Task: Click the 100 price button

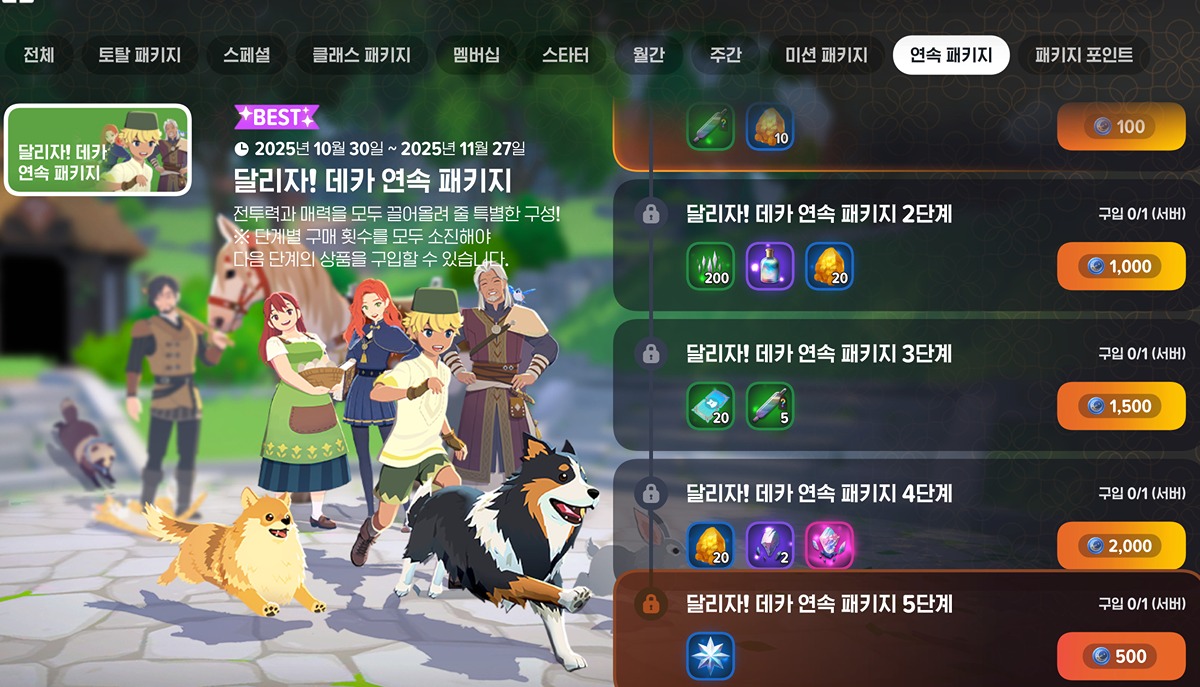Action: click(x=1120, y=127)
